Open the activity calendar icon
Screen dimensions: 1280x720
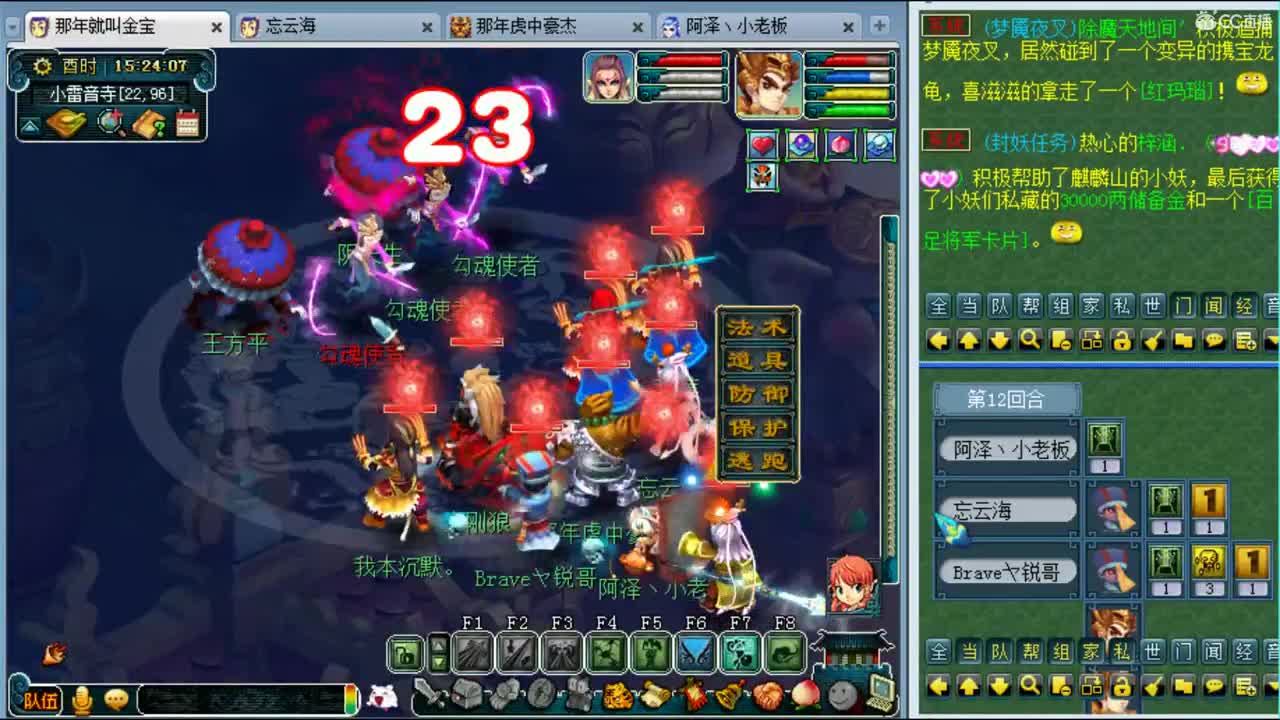click(187, 122)
